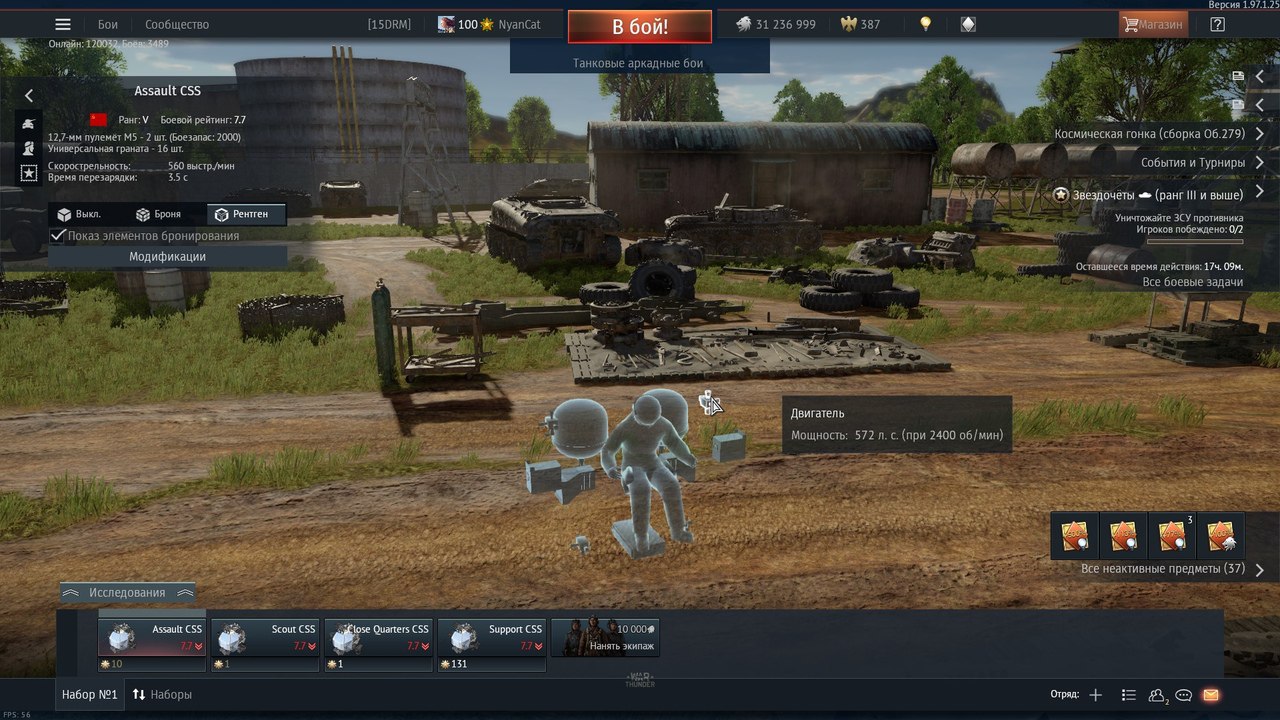Hire a crew via Нанять экипаж
1280x720 pixels.
point(605,637)
